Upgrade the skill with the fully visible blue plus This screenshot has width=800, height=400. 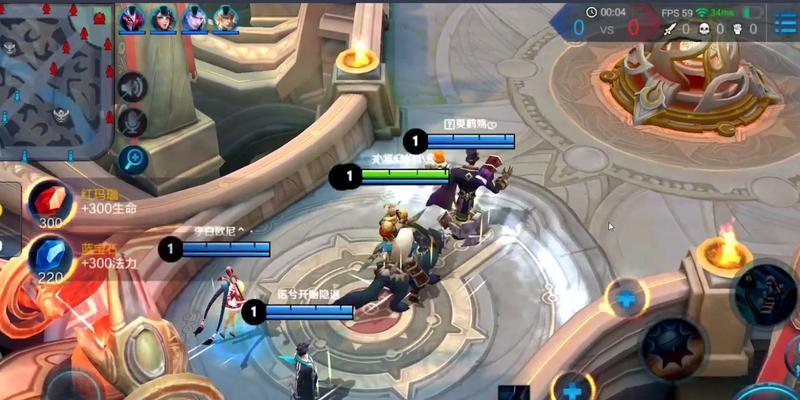[627, 298]
